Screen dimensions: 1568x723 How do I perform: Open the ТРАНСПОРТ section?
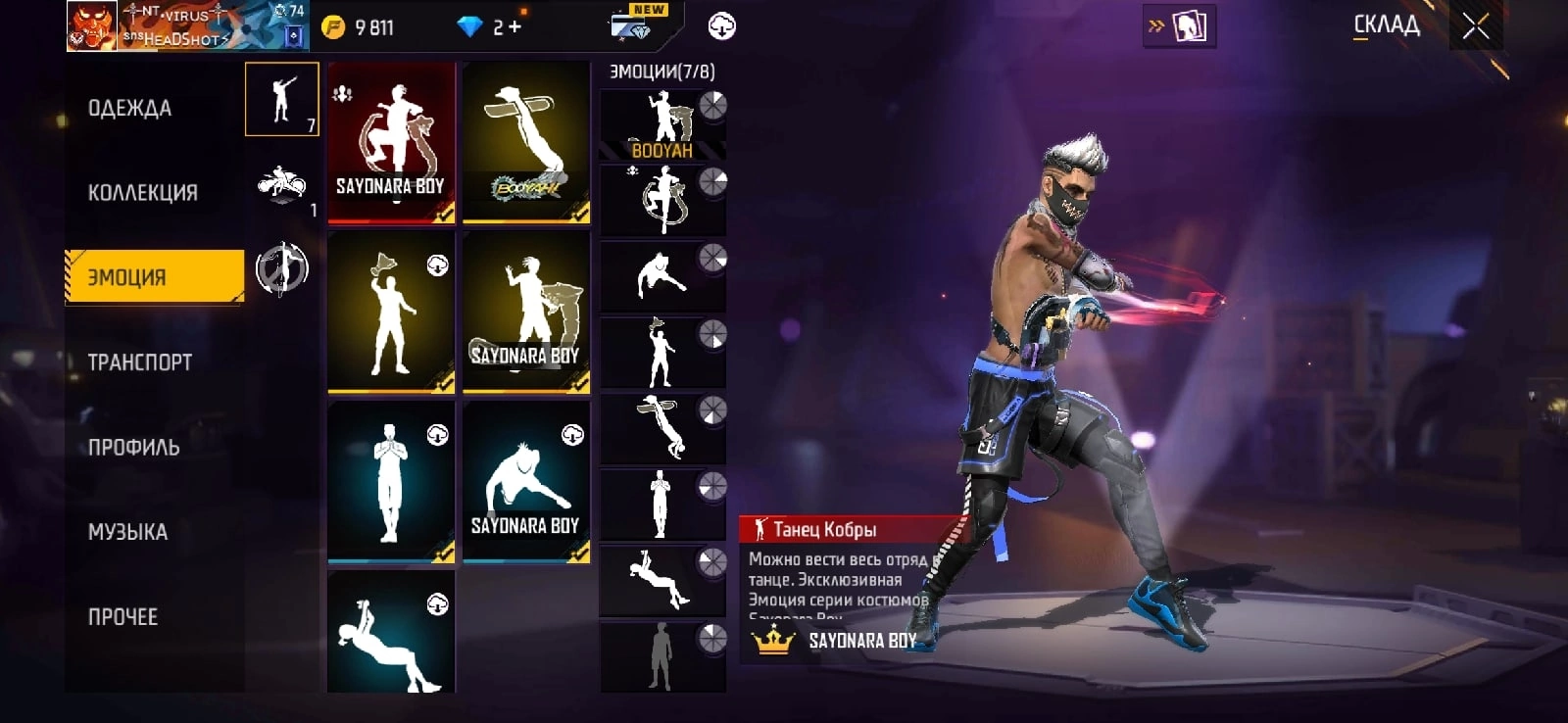[140, 362]
